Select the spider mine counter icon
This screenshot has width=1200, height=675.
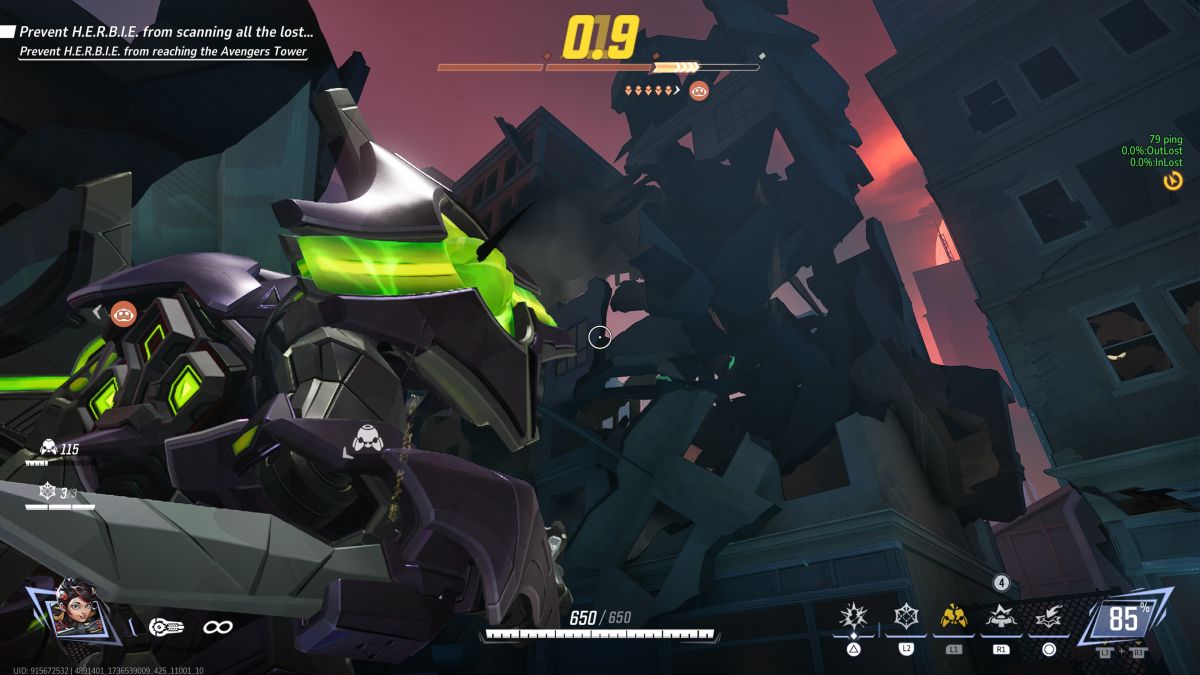[47, 449]
